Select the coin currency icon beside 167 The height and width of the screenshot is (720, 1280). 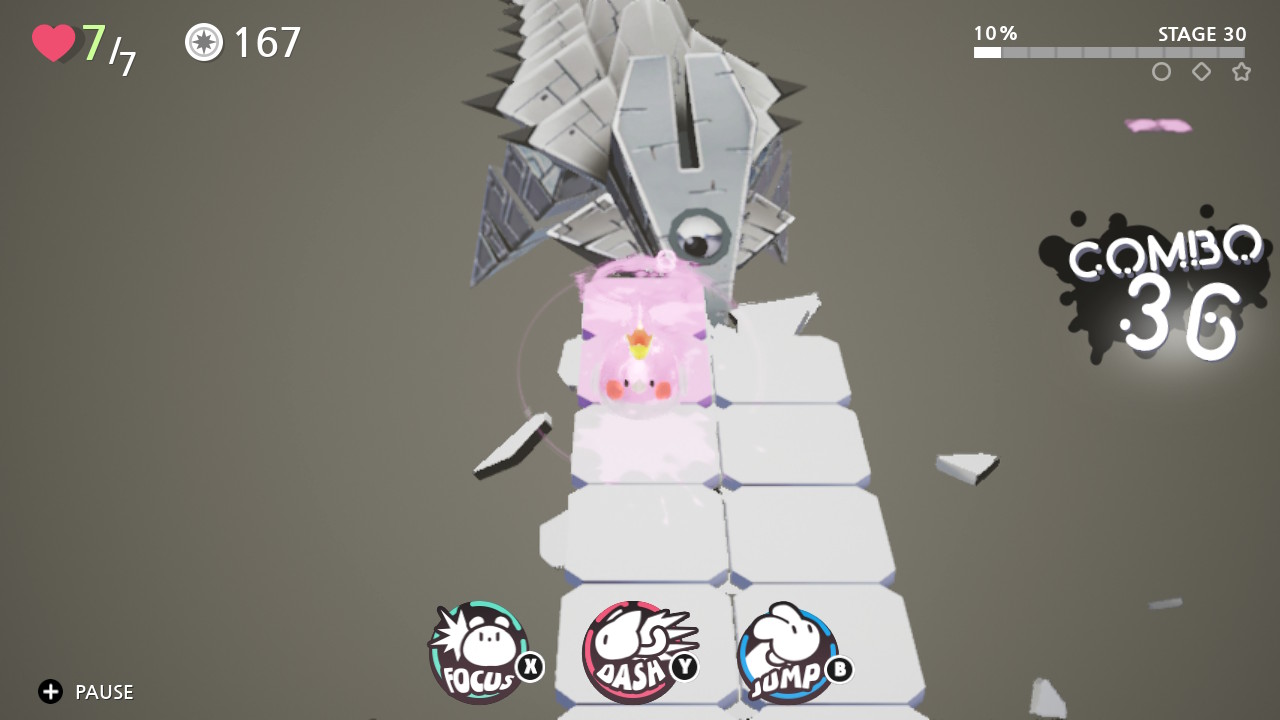(x=203, y=42)
